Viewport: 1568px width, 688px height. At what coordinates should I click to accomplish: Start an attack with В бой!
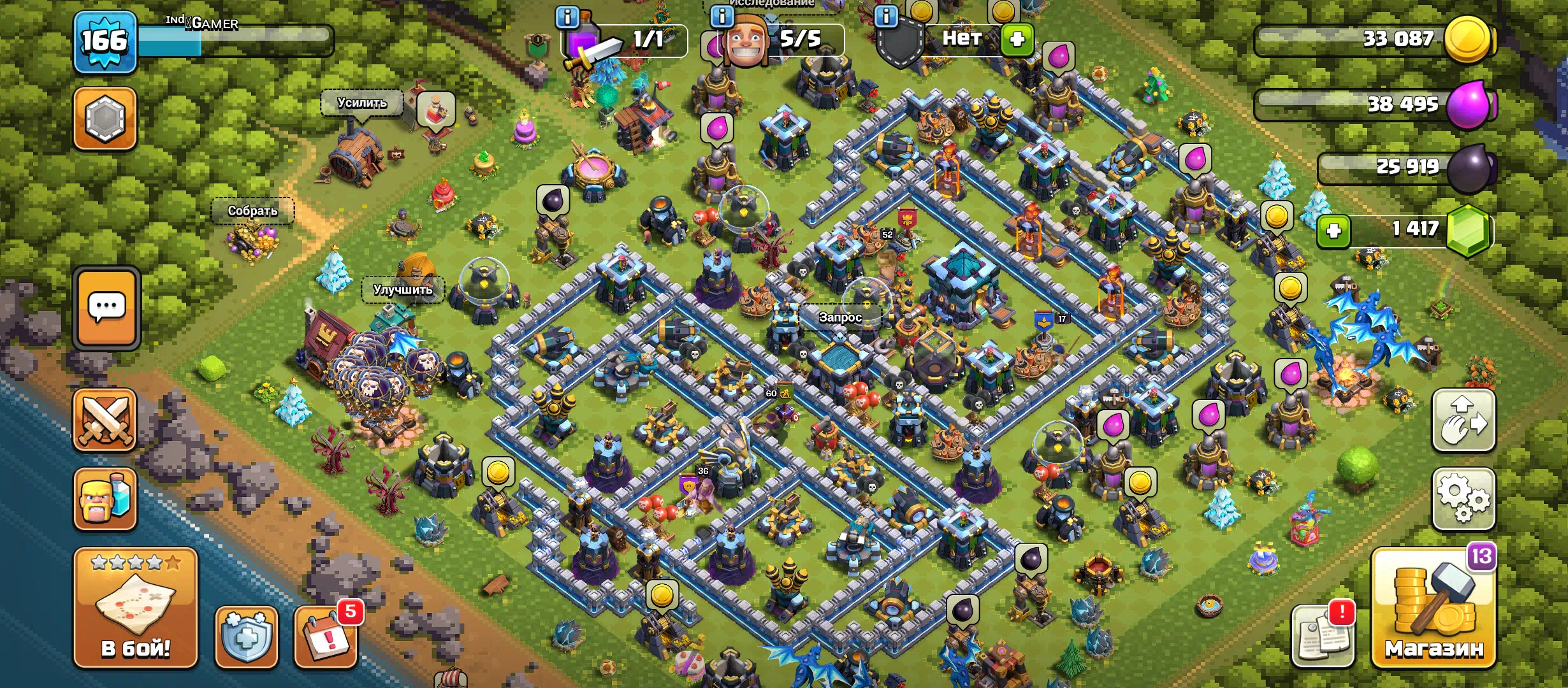(135, 607)
